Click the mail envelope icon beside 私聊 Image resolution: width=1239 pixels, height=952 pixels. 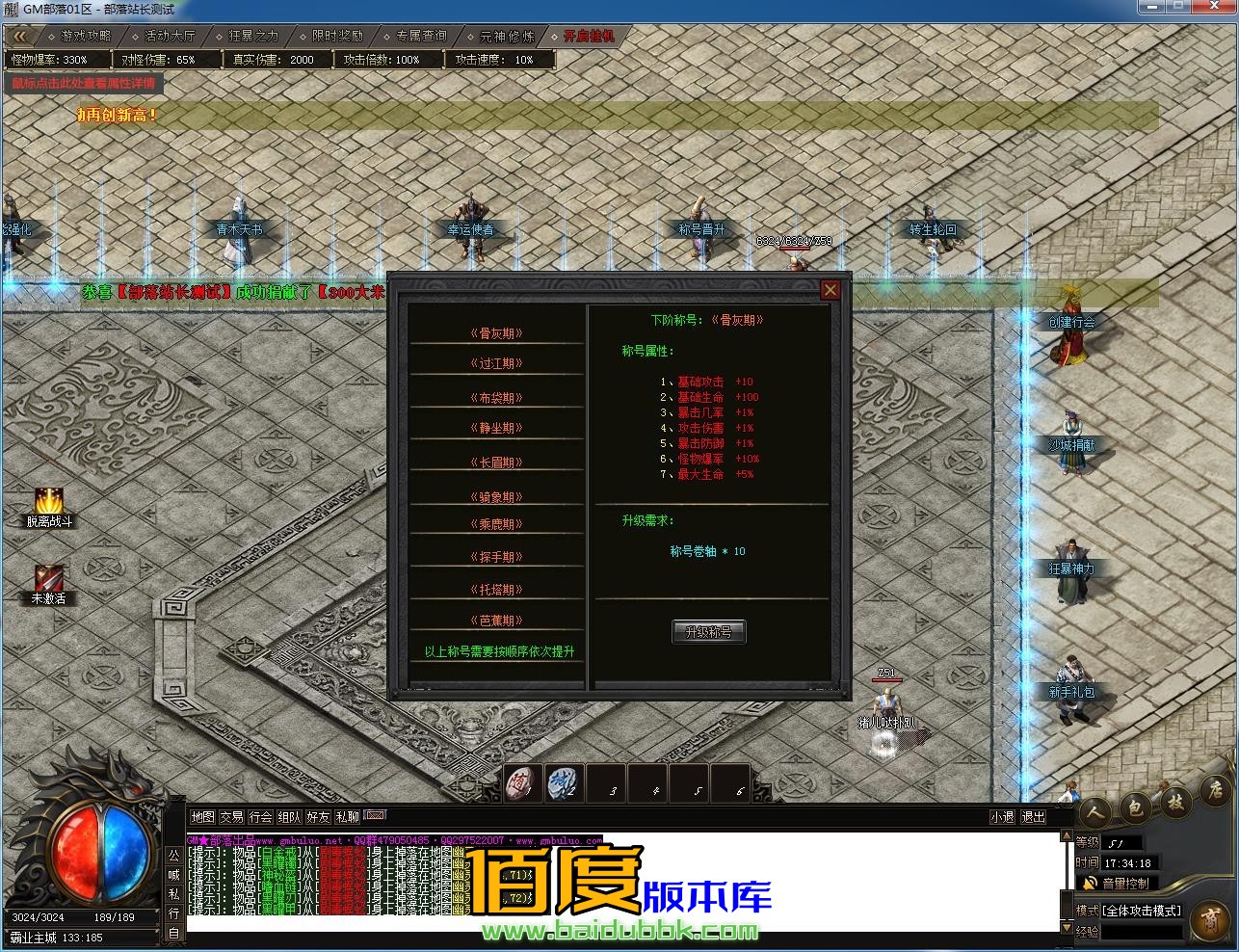click(x=374, y=815)
